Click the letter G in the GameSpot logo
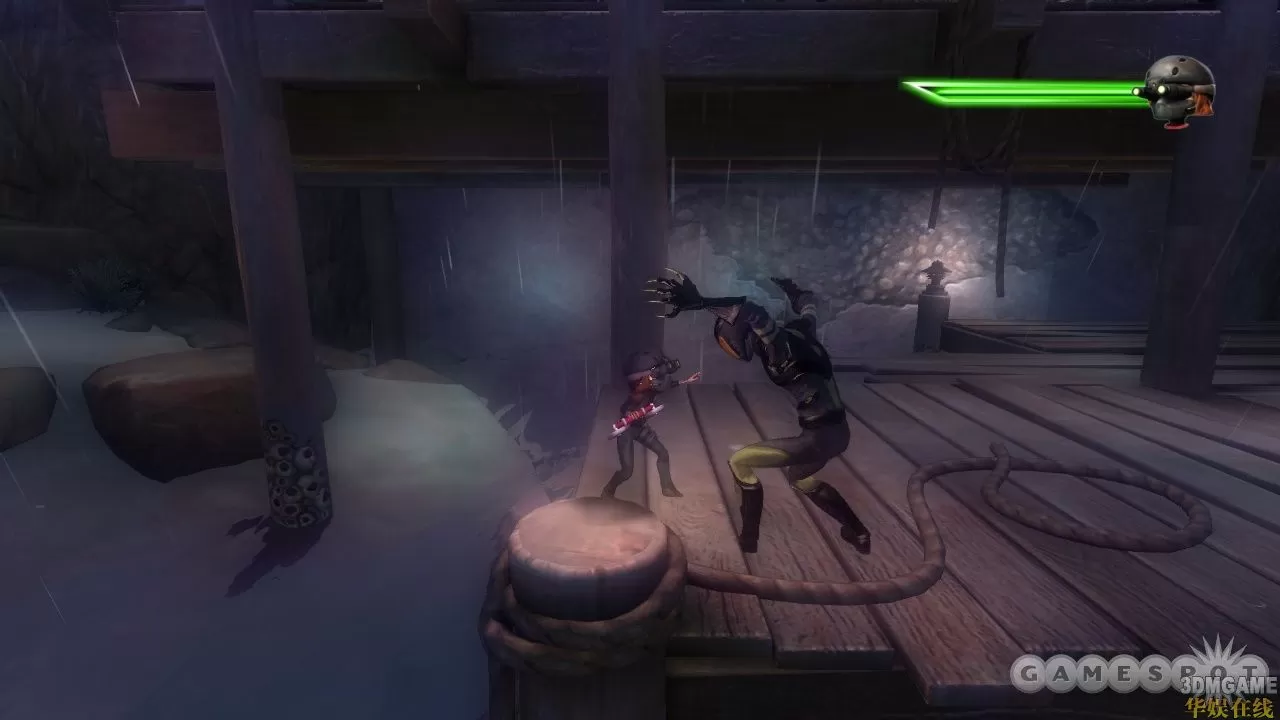This screenshot has width=1280, height=720. tap(1027, 673)
